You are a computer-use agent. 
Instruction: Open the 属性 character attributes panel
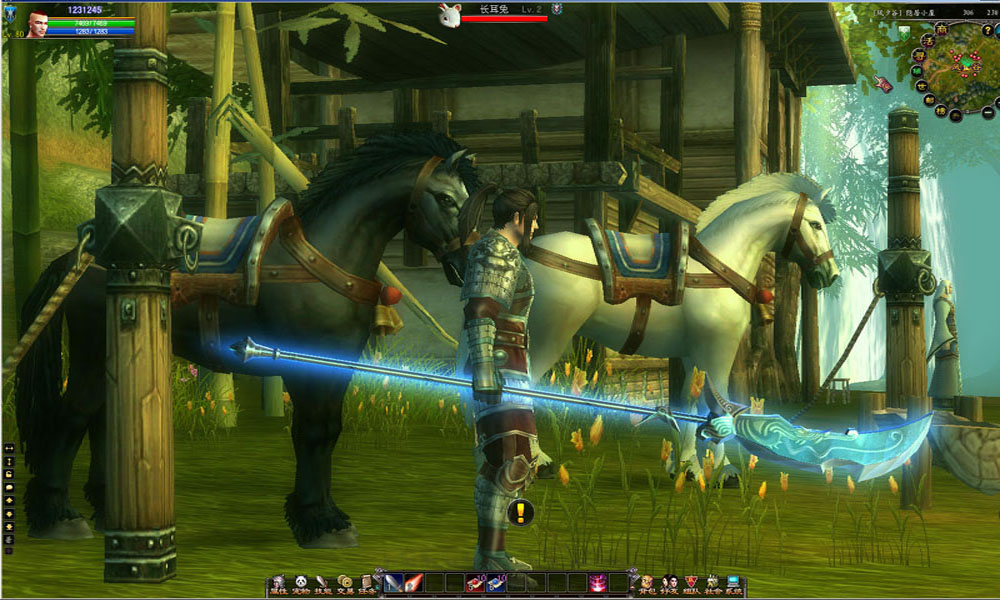(278, 583)
